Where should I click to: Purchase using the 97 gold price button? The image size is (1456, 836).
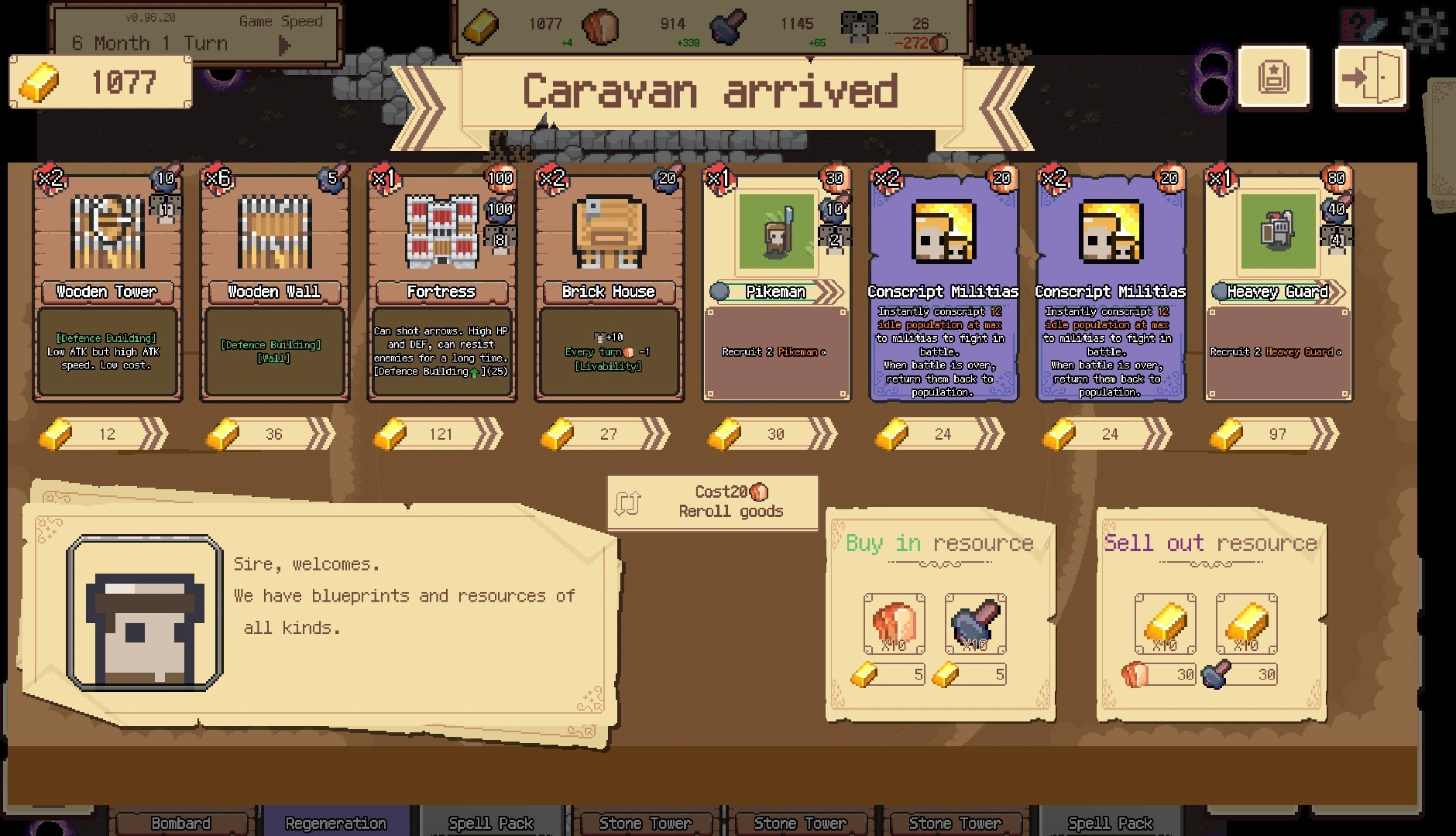pyautogui.click(x=1276, y=434)
